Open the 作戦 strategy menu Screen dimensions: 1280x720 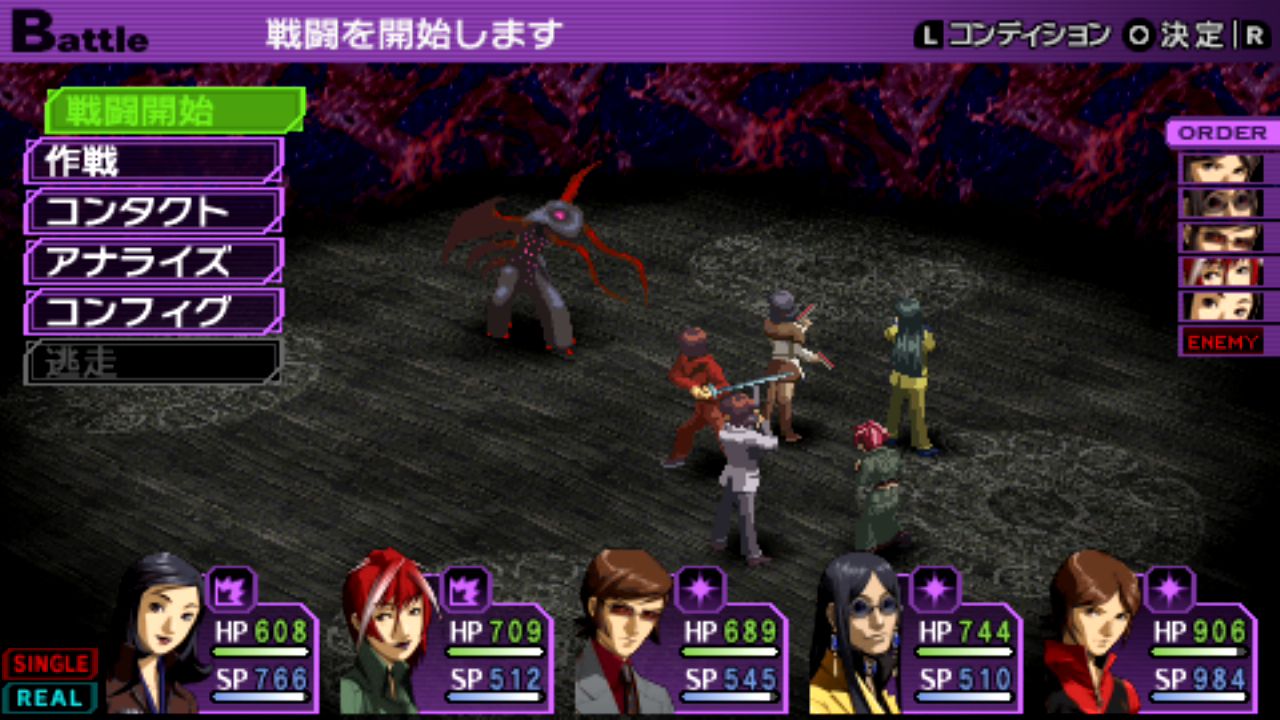point(153,161)
